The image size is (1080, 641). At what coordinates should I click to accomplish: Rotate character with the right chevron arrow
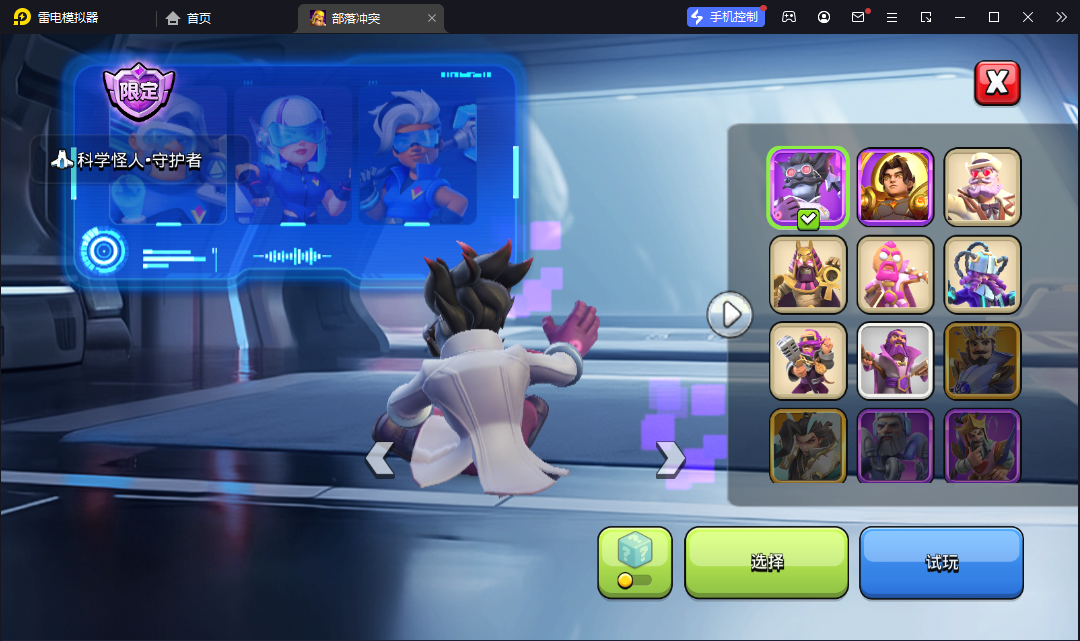tap(670, 458)
